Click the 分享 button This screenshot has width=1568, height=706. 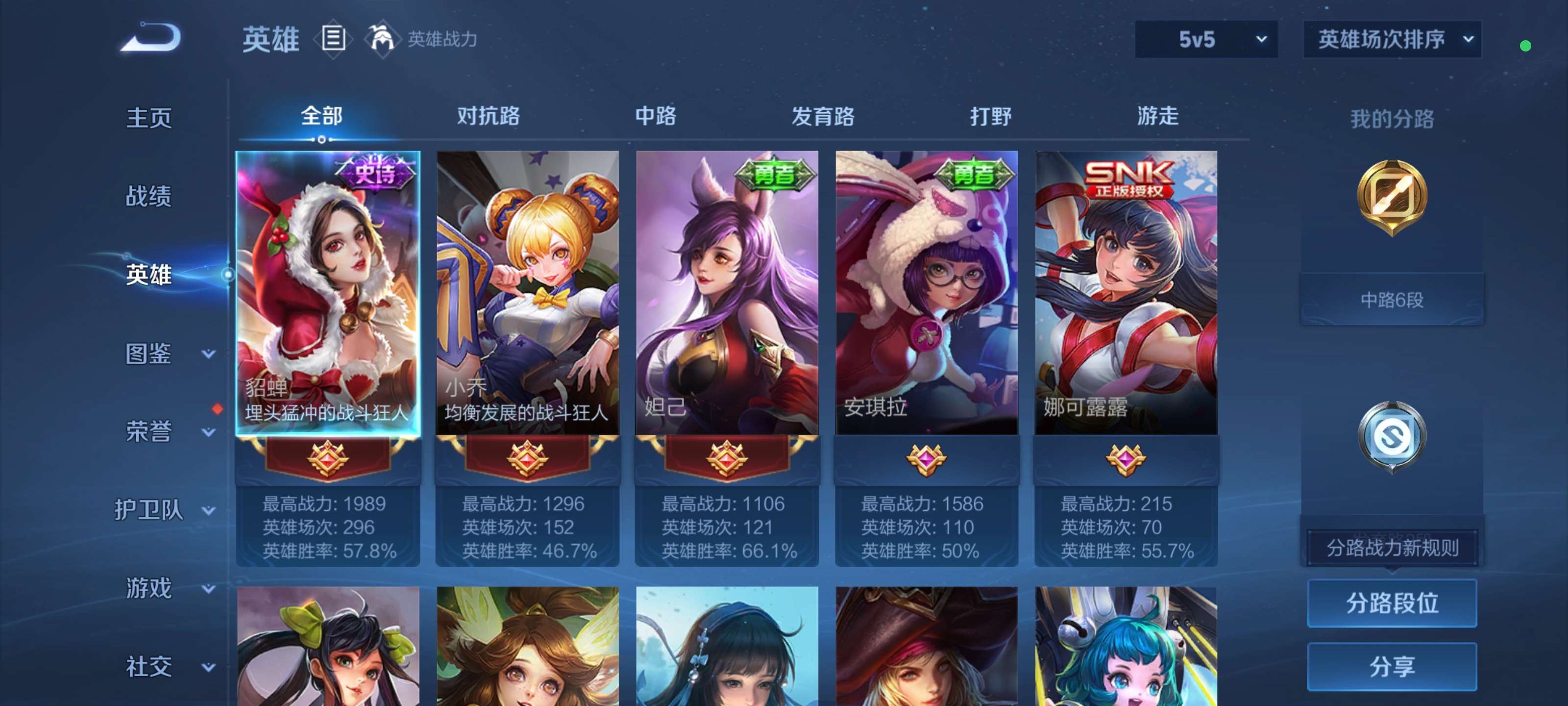click(x=1392, y=668)
